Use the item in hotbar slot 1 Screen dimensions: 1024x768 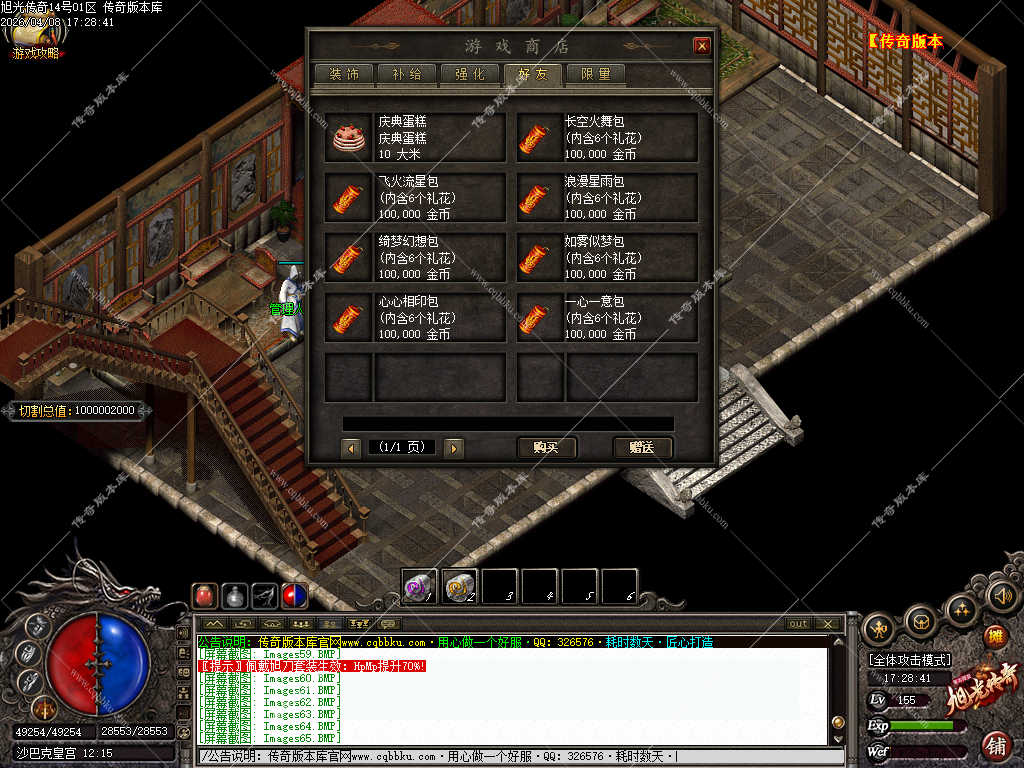420,586
